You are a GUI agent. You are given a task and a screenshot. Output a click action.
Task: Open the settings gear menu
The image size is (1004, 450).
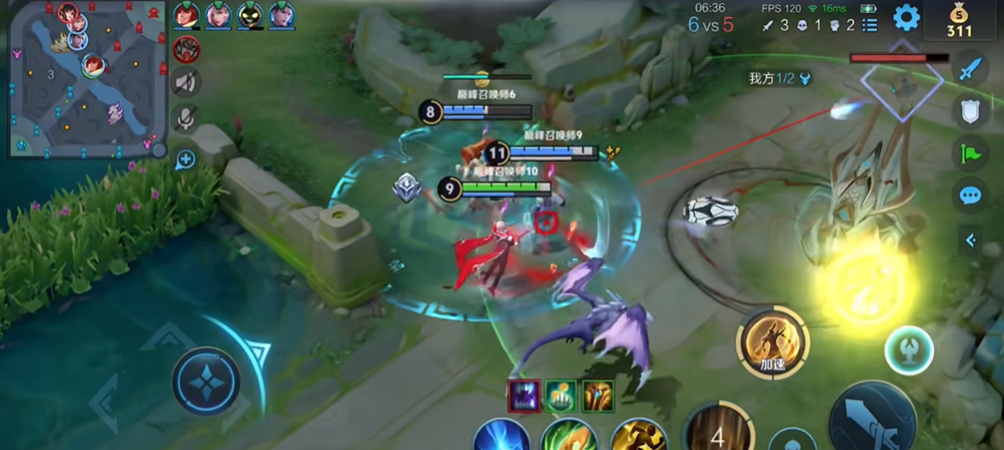[906, 17]
